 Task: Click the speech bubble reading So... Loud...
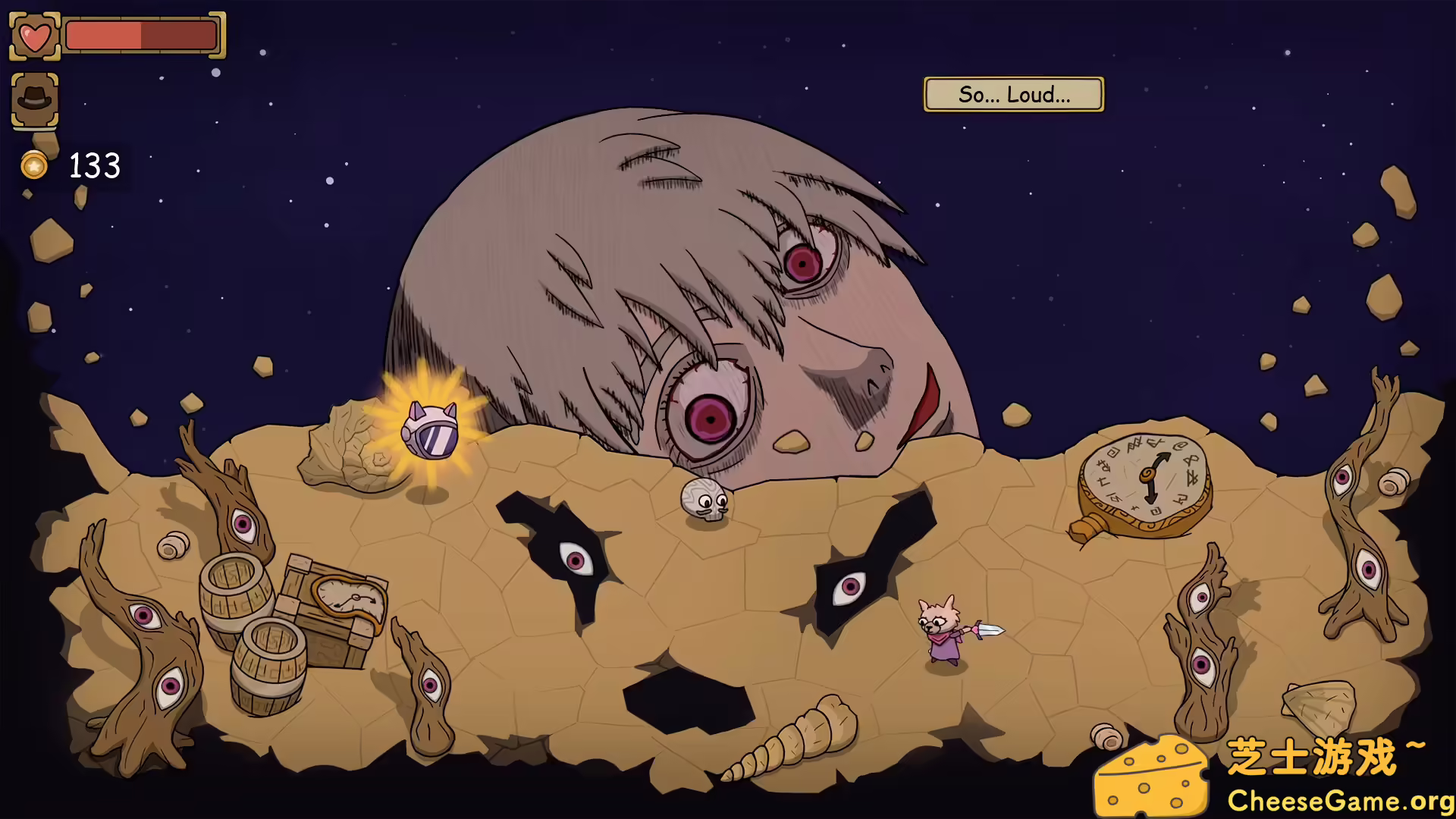(1014, 94)
